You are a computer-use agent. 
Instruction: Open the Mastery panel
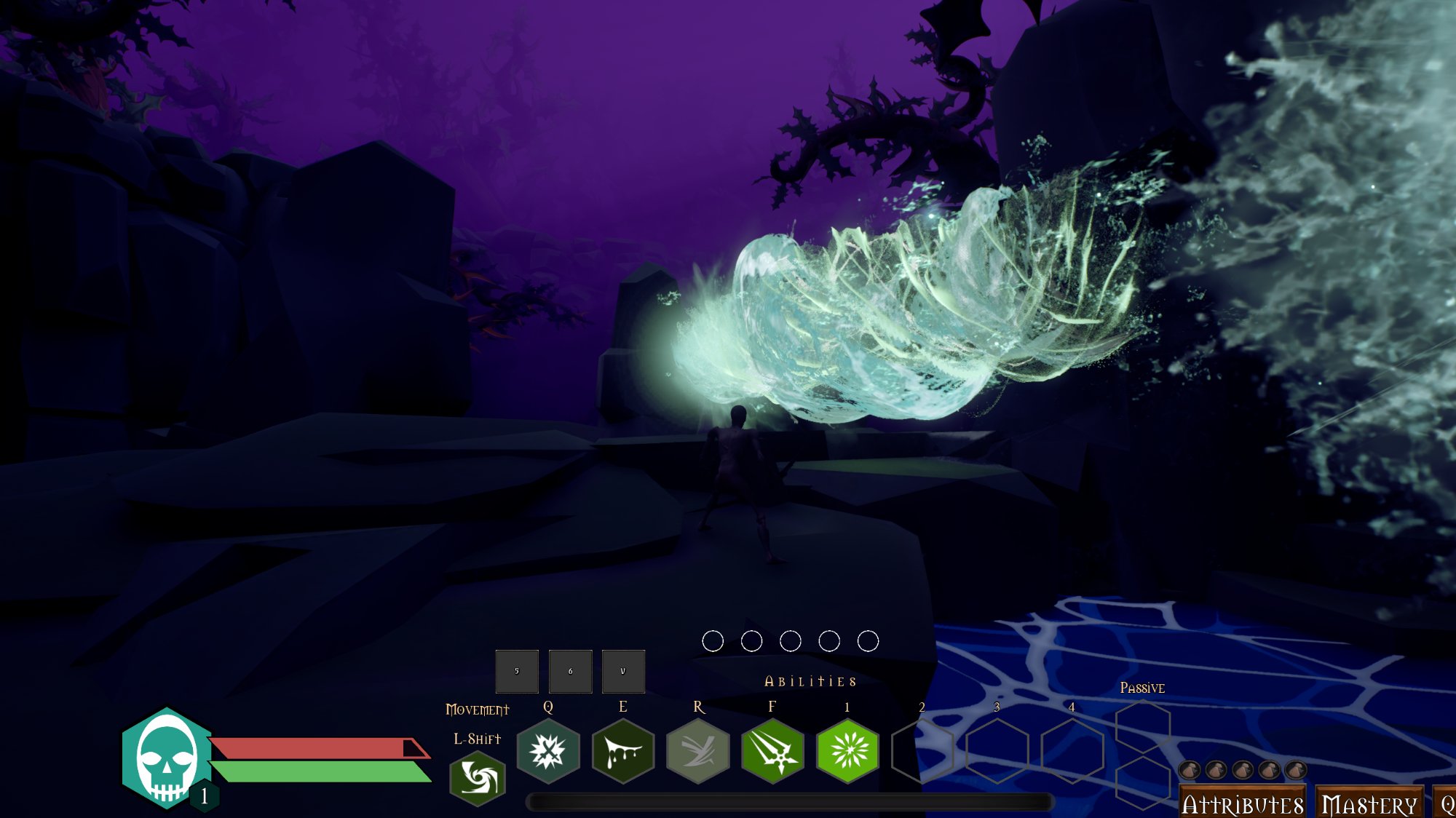coord(1369,803)
